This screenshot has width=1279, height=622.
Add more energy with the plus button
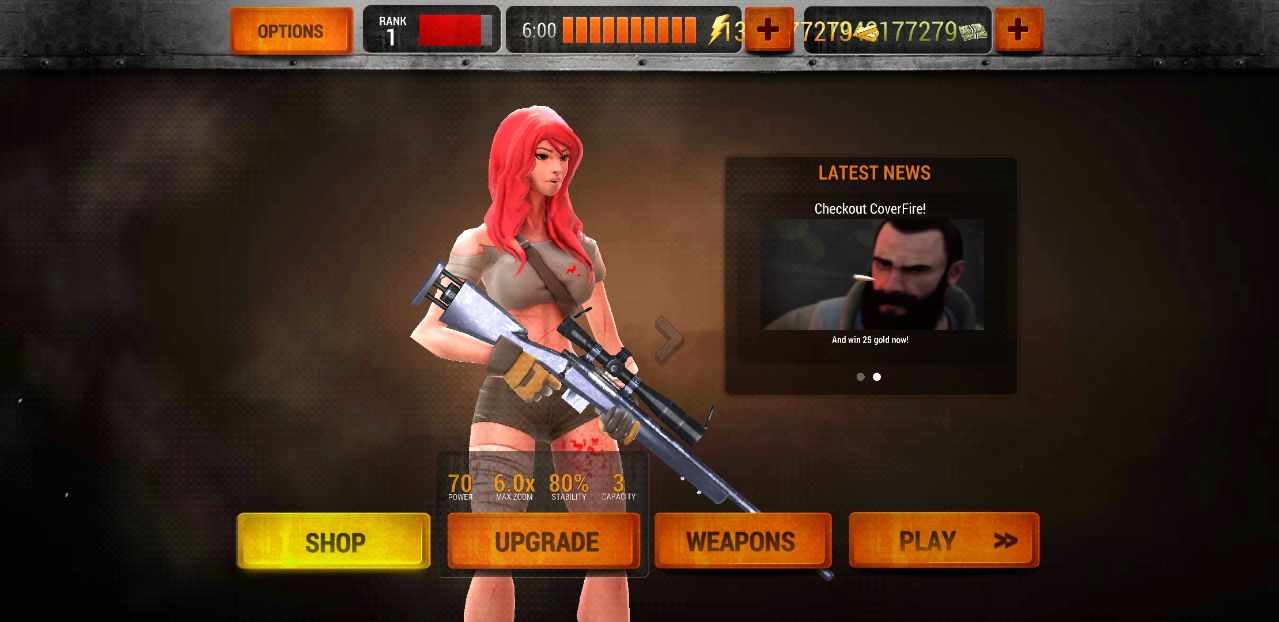(768, 30)
